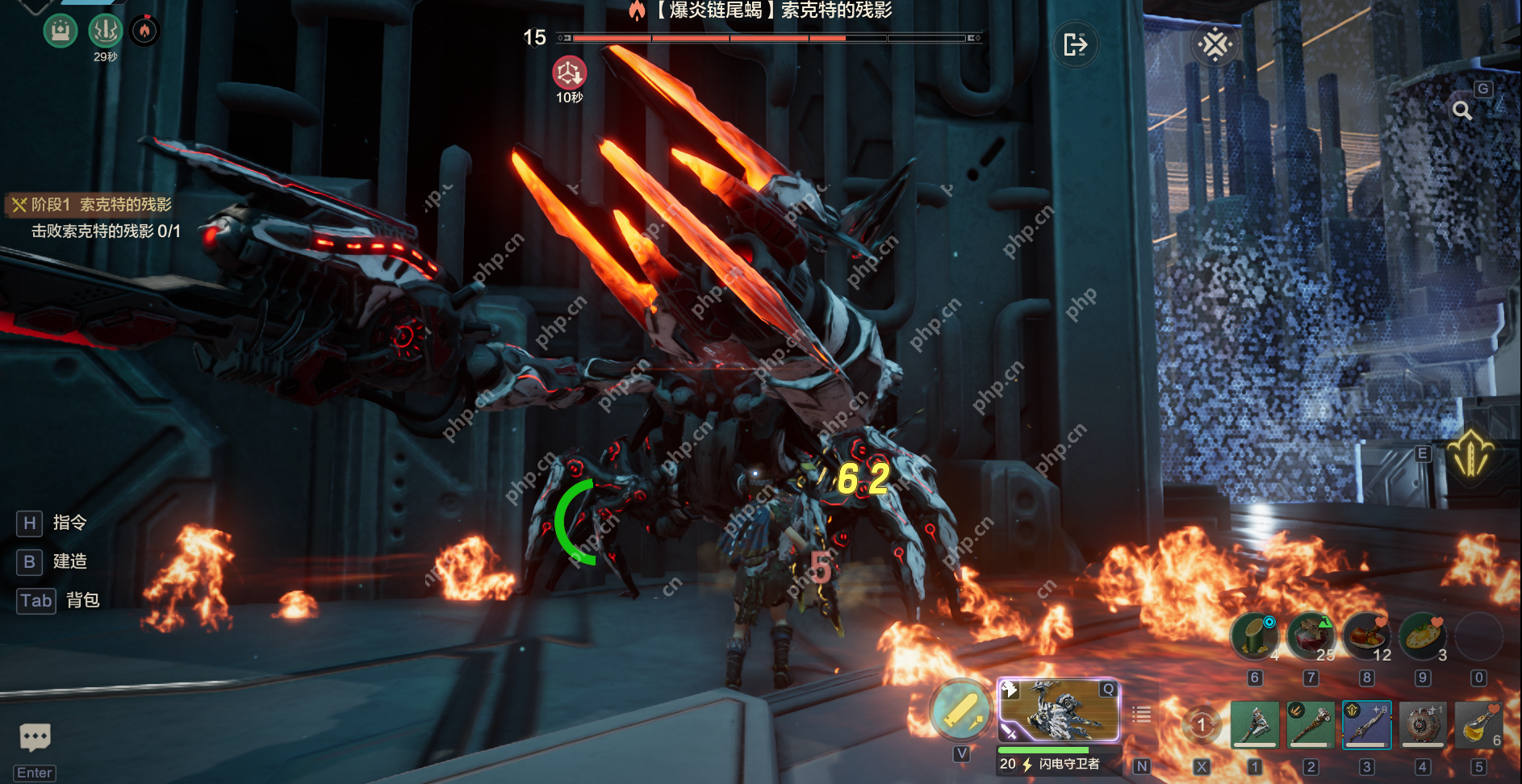Use the yellow potion flask slot
Image resolution: width=1522 pixels, height=784 pixels.
[x=1478, y=724]
